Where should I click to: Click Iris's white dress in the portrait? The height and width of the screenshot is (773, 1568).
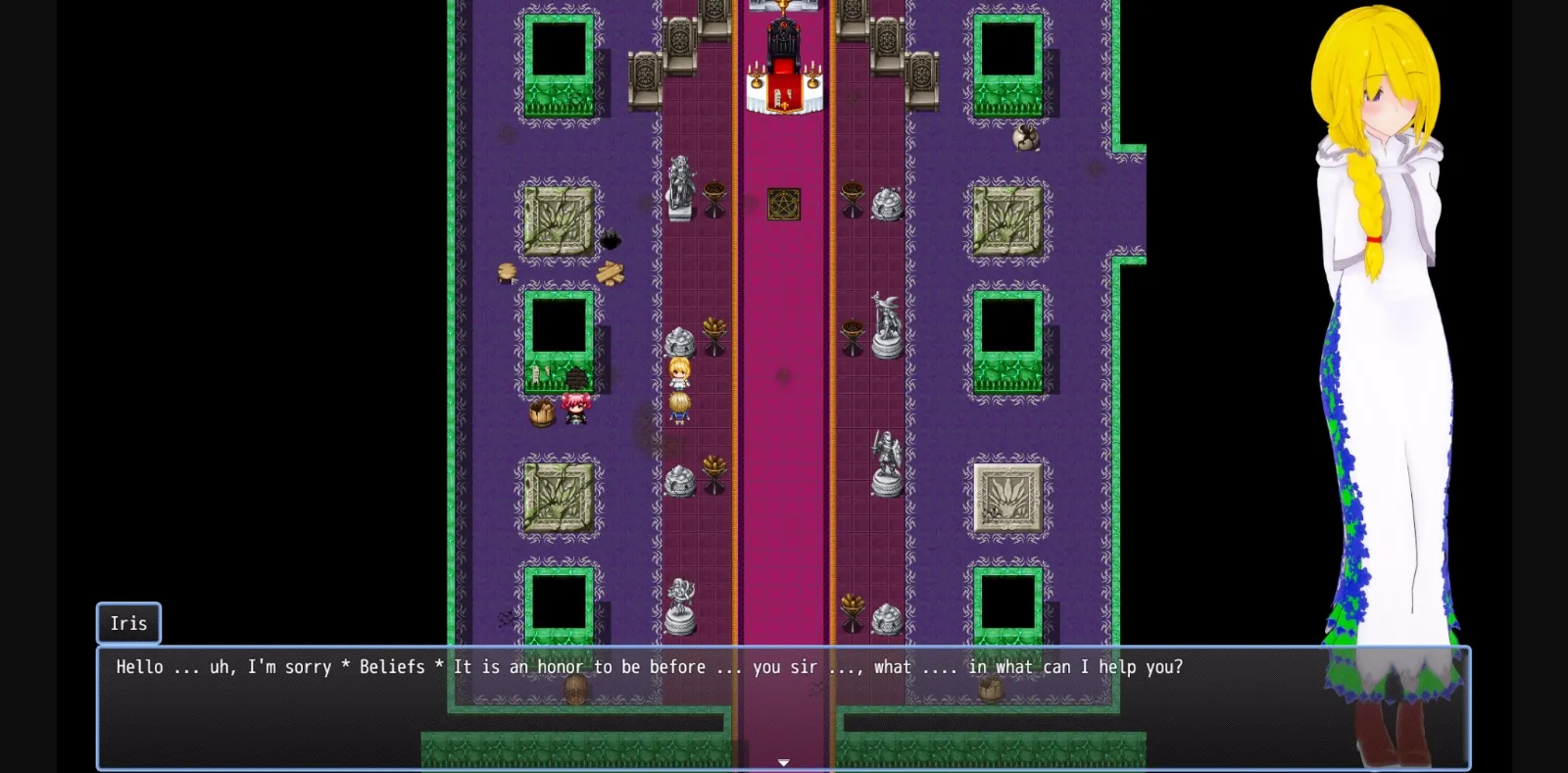click(1392, 392)
